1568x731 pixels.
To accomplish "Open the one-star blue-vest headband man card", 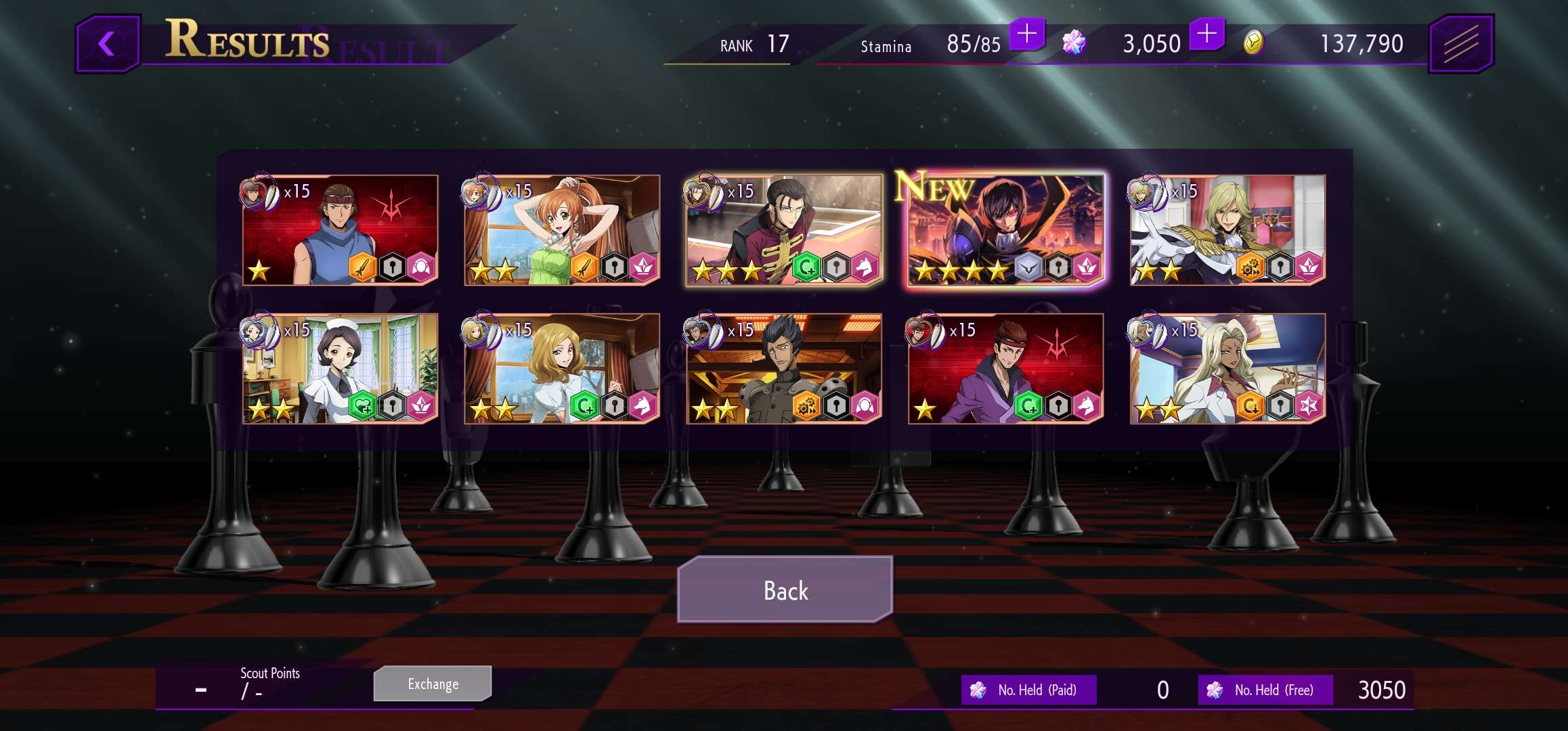I will pyautogui.click(x=340, y=230).
